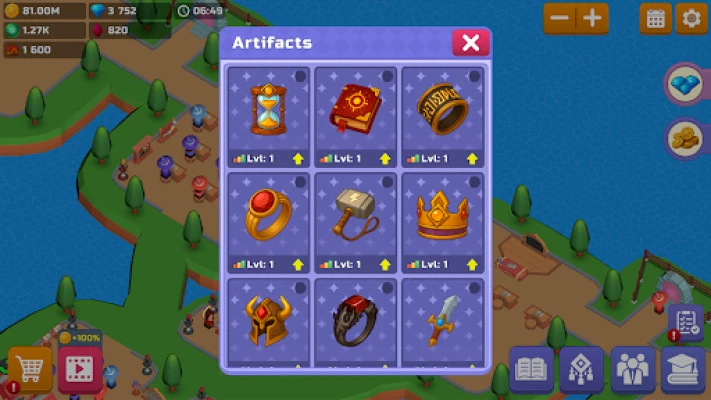This screenshot has width=711, height=400.
Task: Zoom out with the minus button
Action: pyautogui.click(x=560, y=18)
